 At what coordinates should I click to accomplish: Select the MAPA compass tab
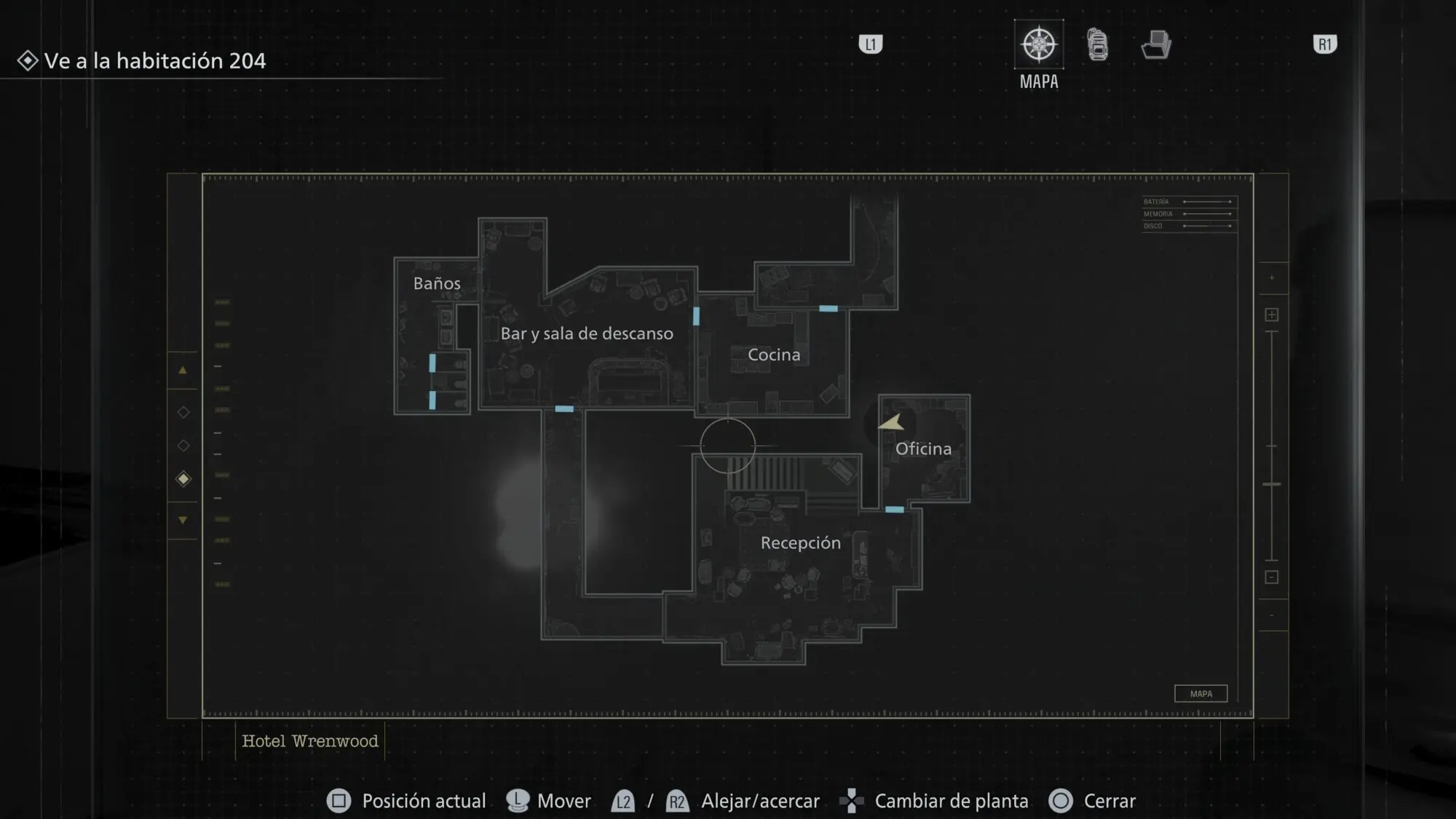click(1039, 44)
